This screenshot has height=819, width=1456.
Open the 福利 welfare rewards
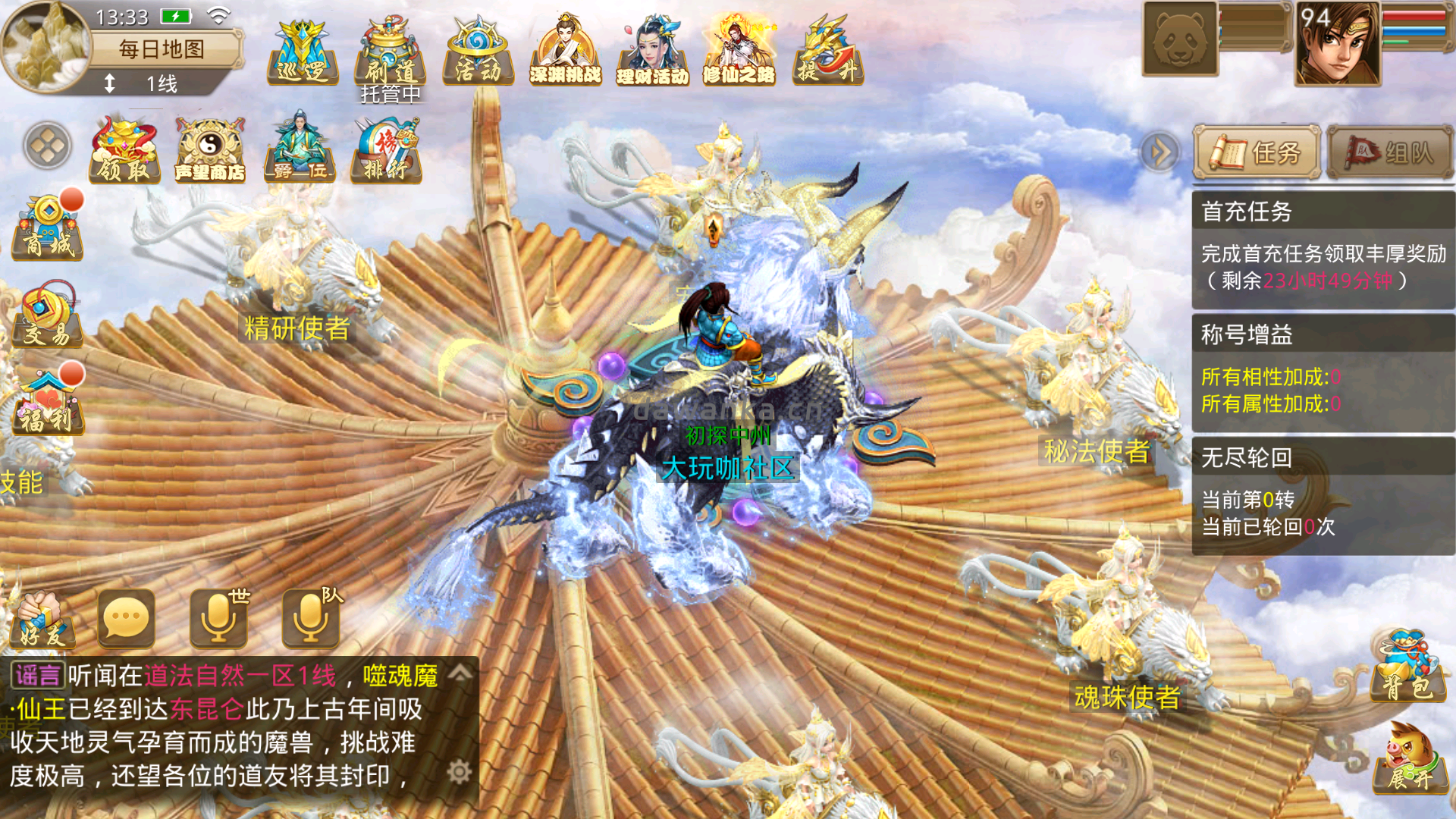tap(48, 402)
